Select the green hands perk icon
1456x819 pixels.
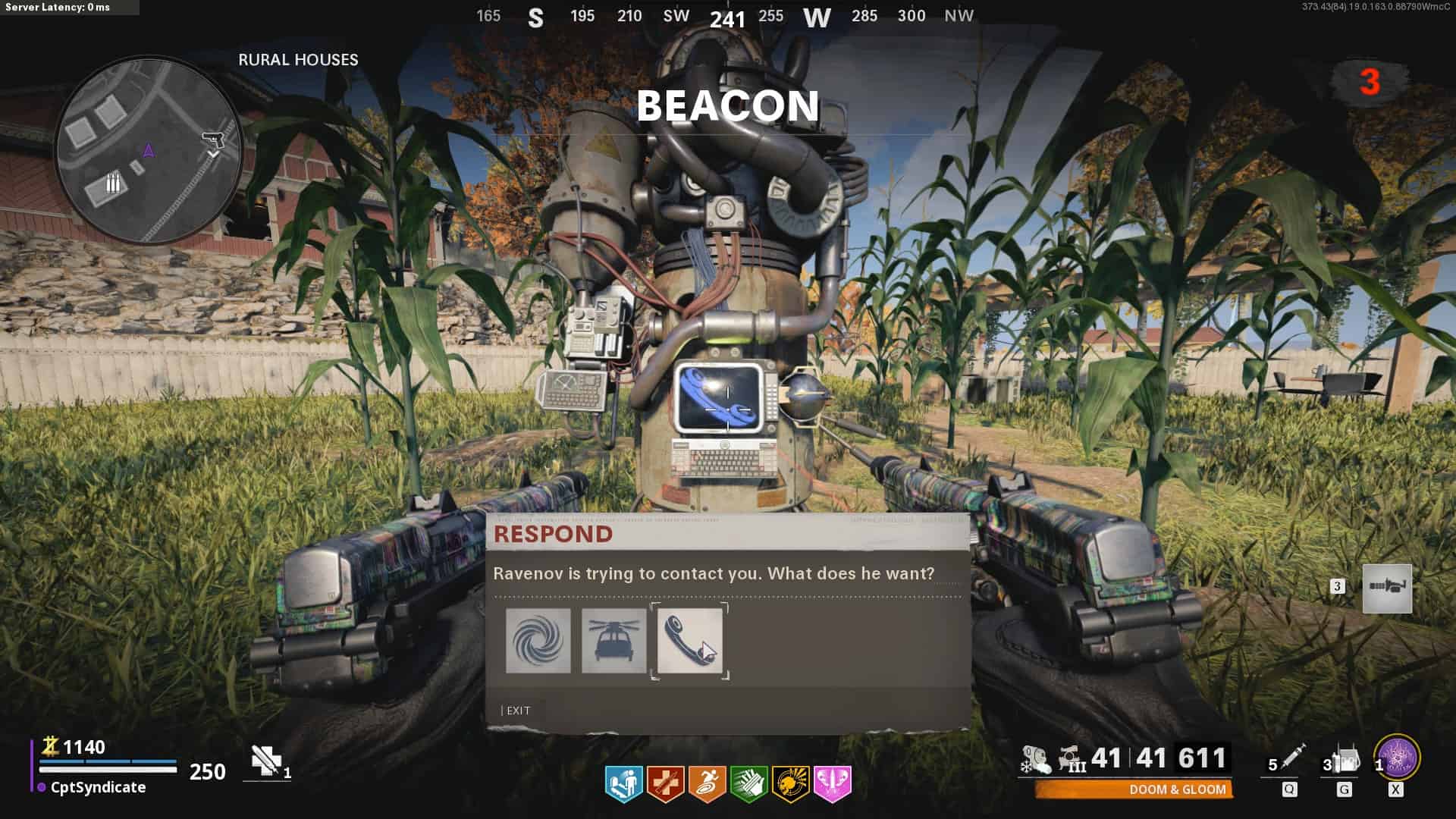[x=748, y=783]
